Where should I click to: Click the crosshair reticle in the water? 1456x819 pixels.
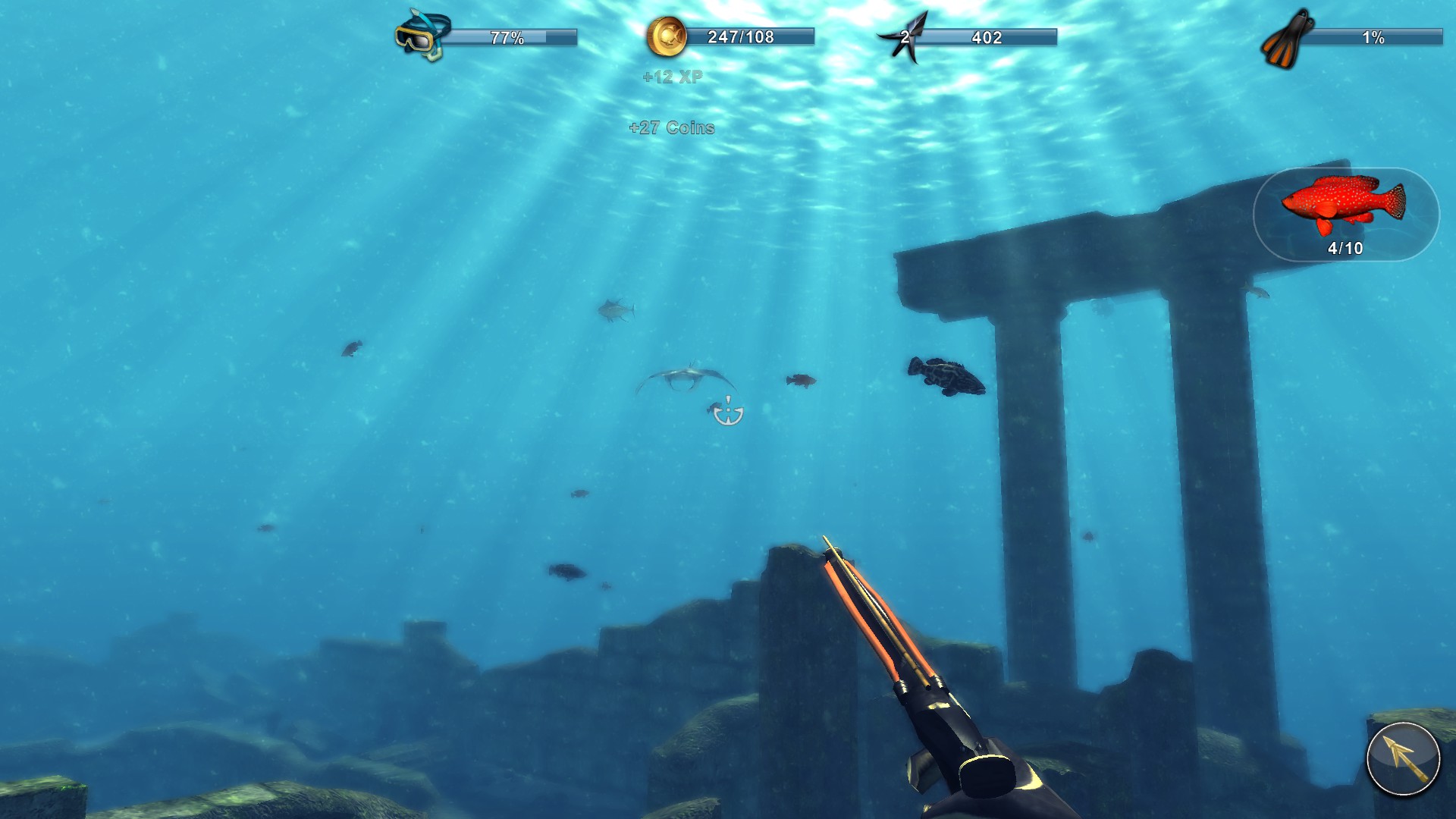tap(727, 412)
